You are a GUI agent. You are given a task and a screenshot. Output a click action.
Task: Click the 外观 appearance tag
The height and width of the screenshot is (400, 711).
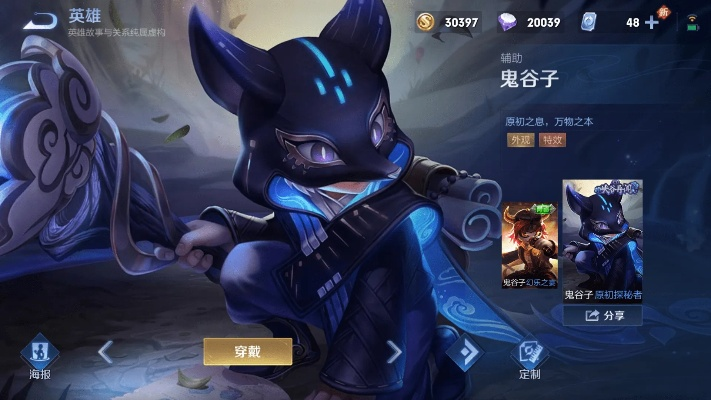coord(520,140)
